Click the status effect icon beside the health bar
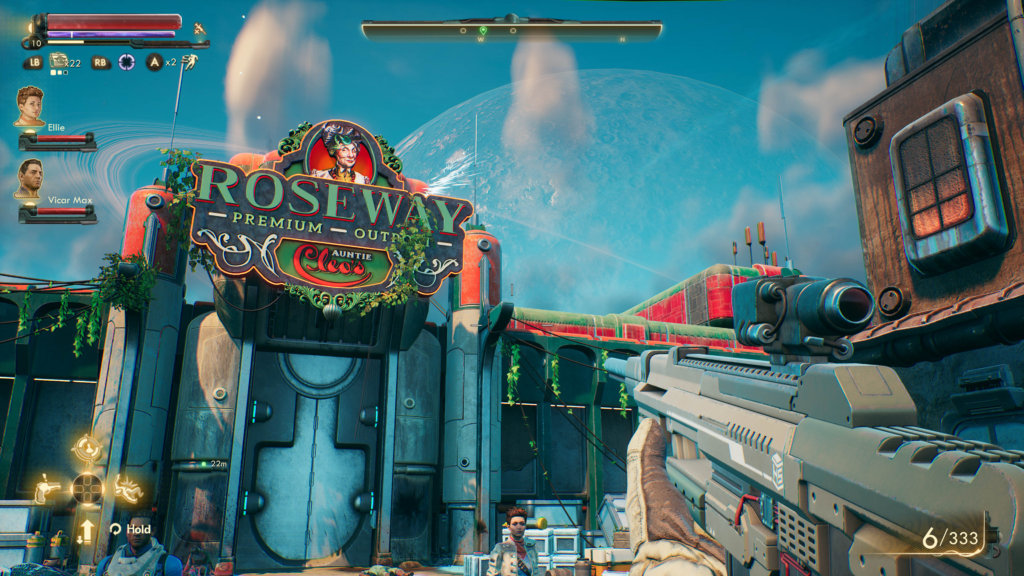 (x=199, y=27)
